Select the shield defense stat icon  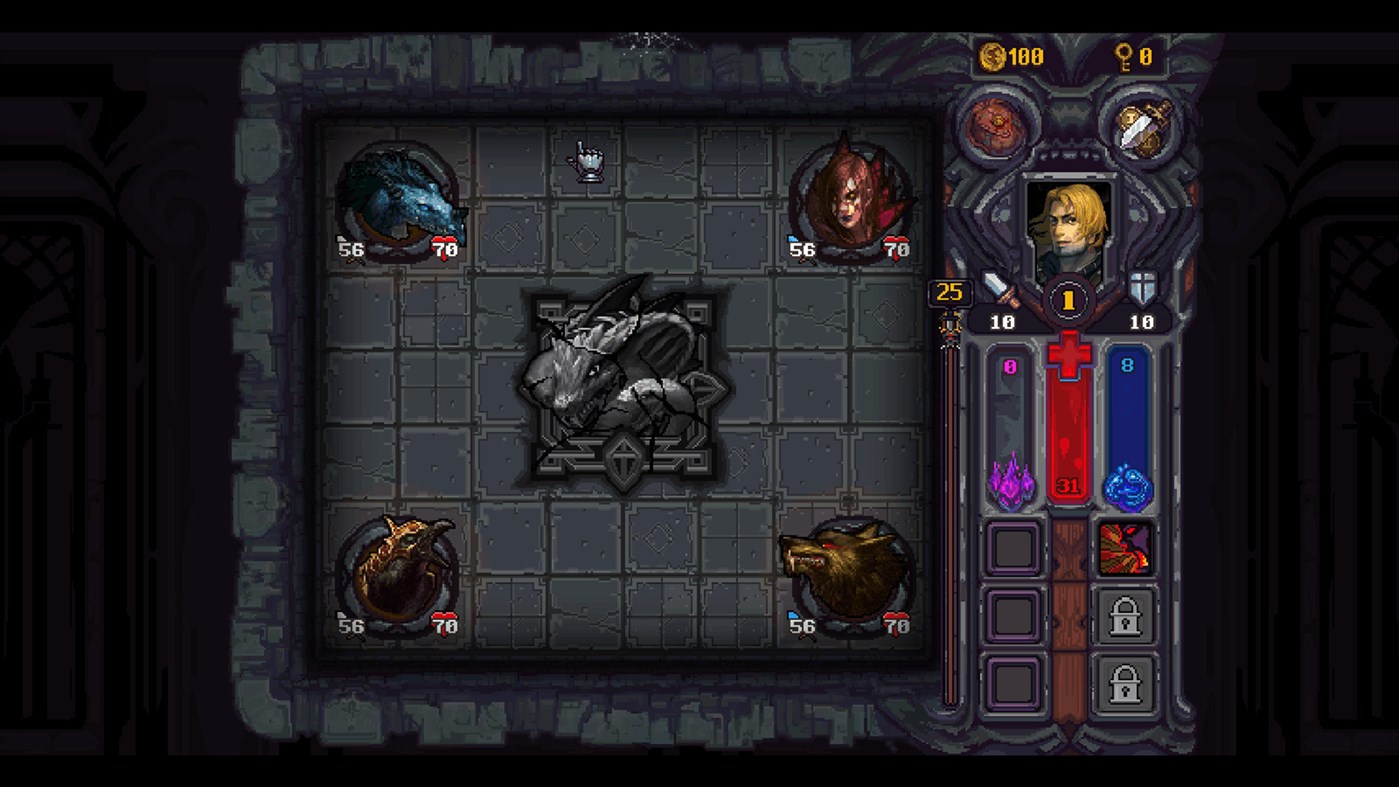[x=1142, y=290]
